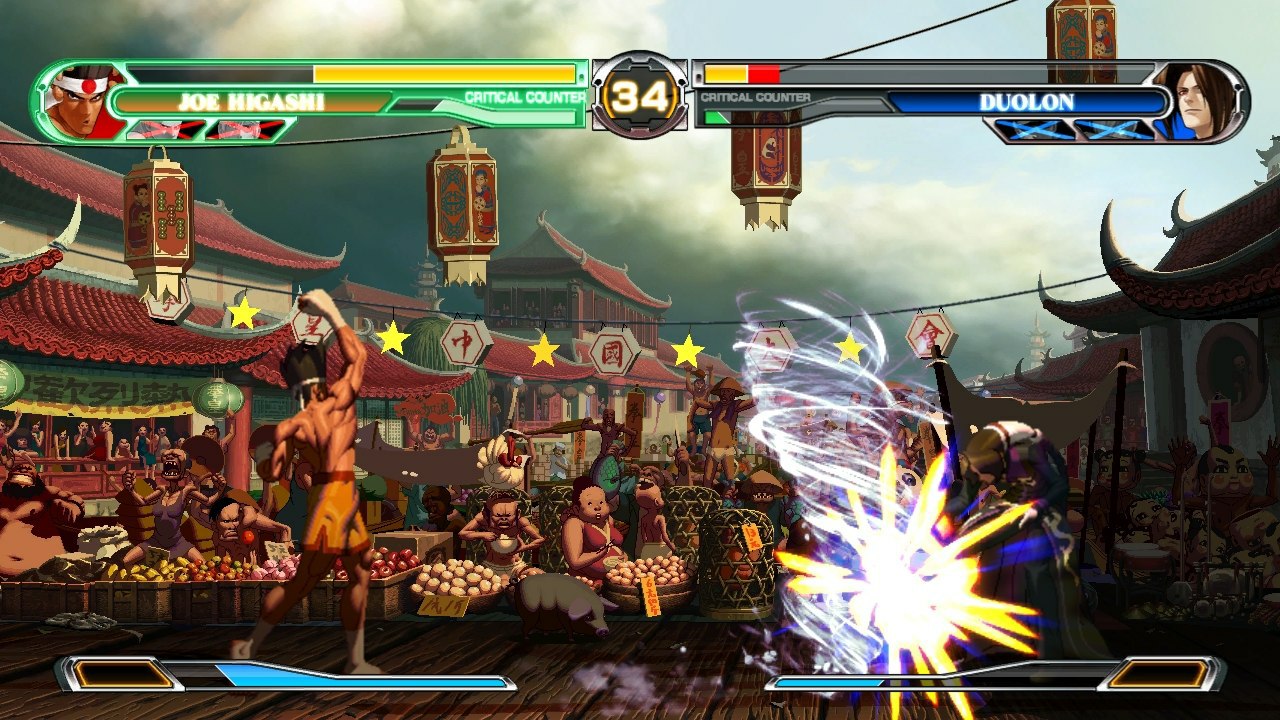
Task: Click the round timer showing 34
Action: point(640,94)
